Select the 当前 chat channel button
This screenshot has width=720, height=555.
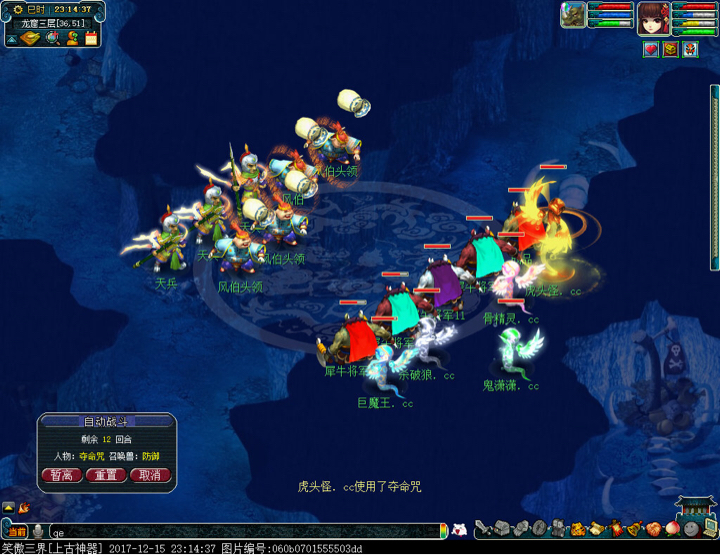[17, 532]
